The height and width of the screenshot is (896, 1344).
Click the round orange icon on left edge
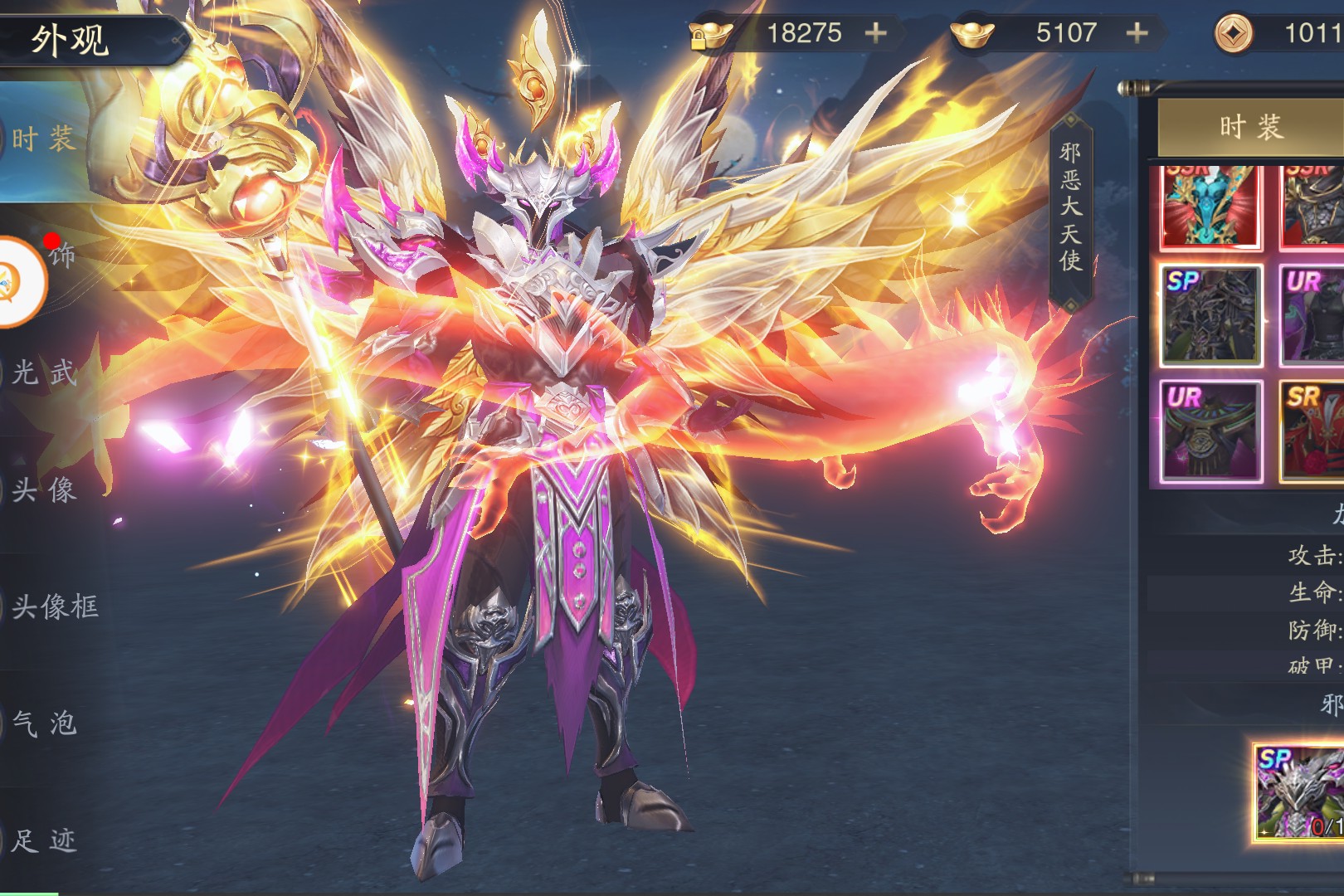[x=18, y=282]
